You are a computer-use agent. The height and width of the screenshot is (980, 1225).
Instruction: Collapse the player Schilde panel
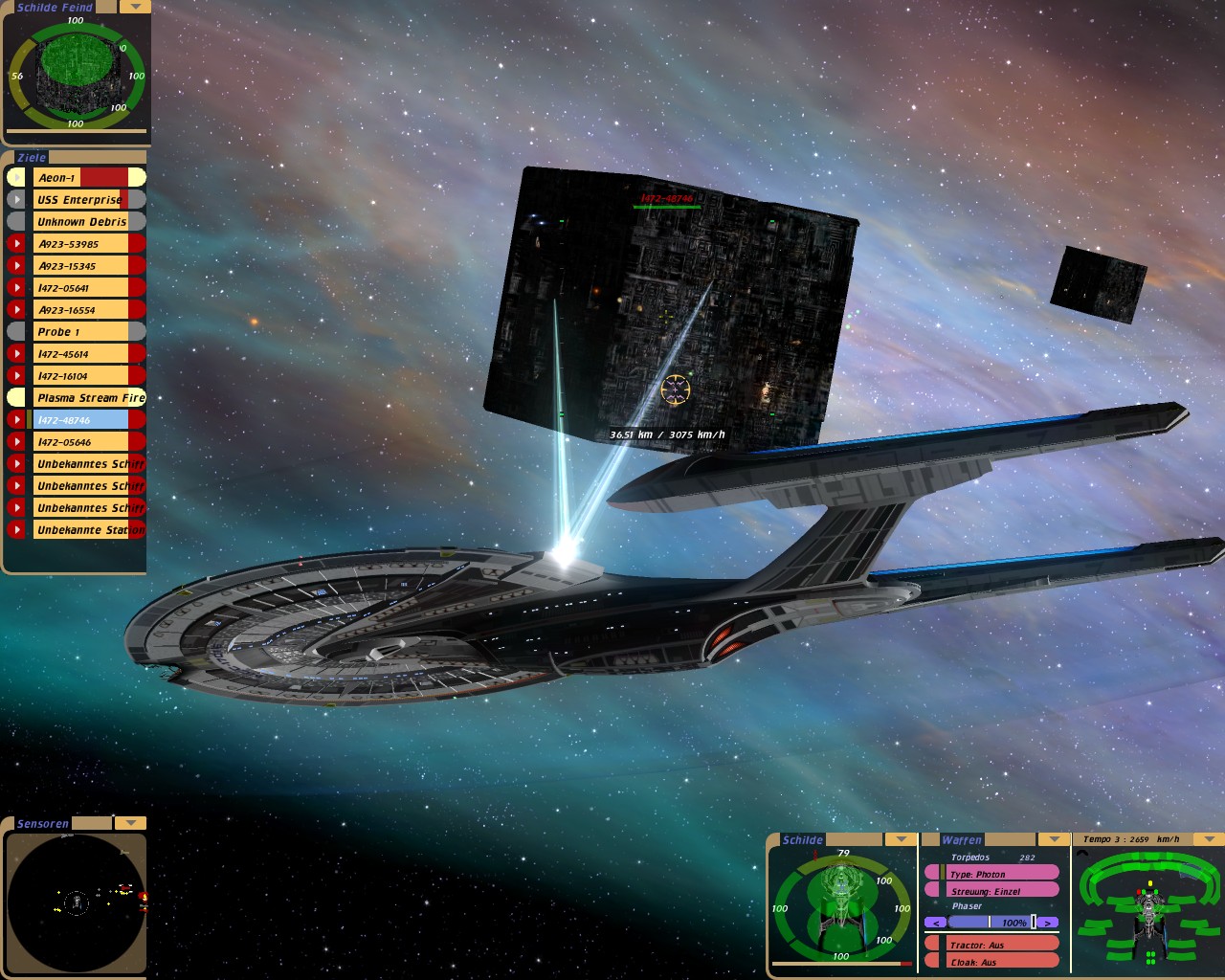point(900,839)
